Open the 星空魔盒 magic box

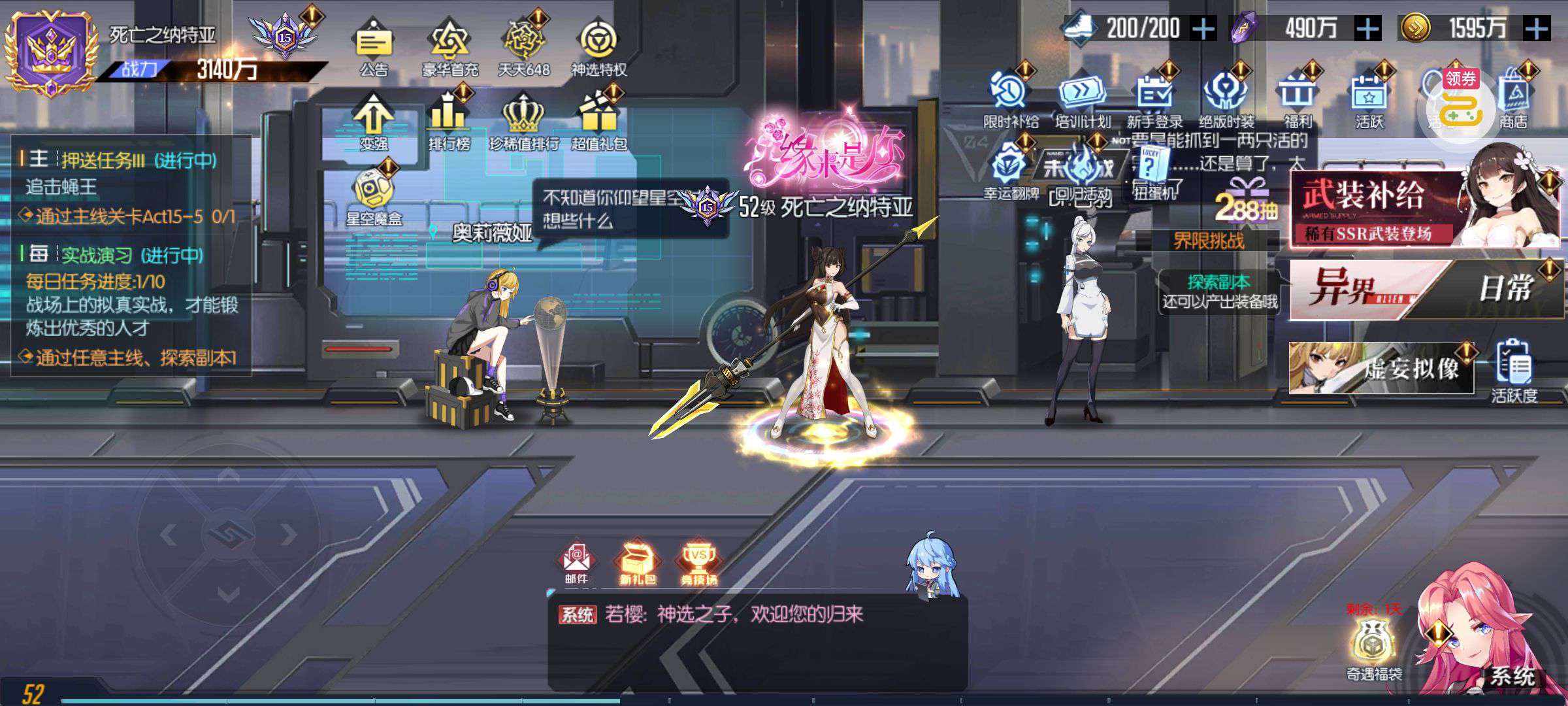tap(374, 193)
